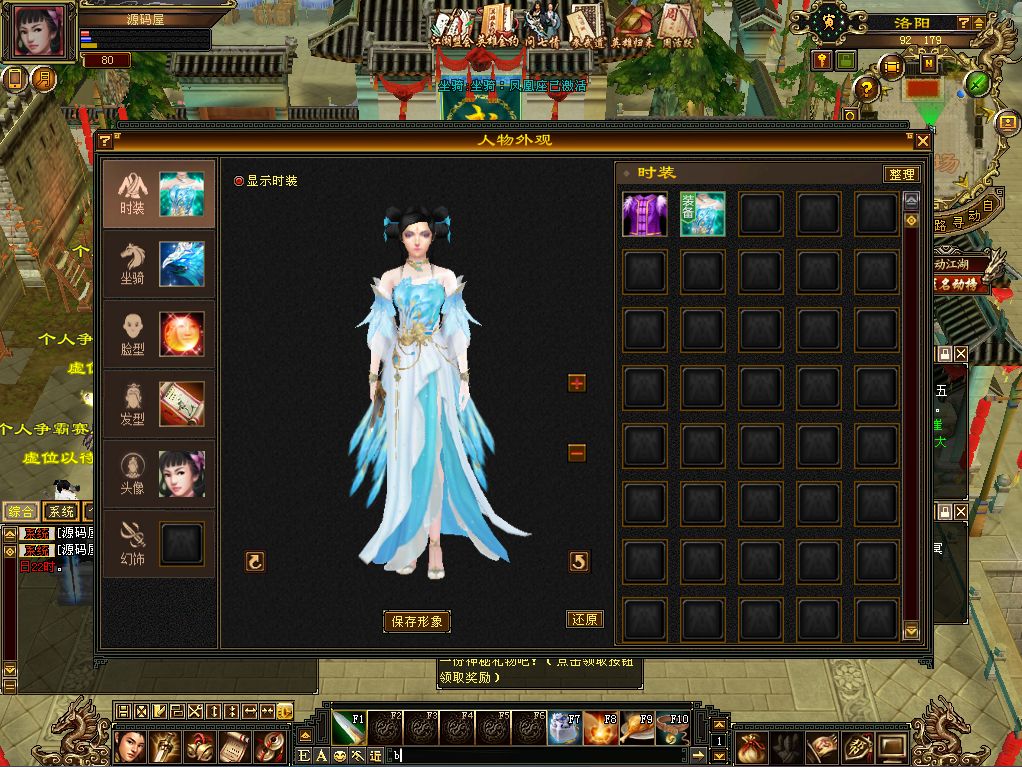Select the purple robe outfit slot
Image resolution: width=1022 pixels, height=767 pixels.
point(645,215)
